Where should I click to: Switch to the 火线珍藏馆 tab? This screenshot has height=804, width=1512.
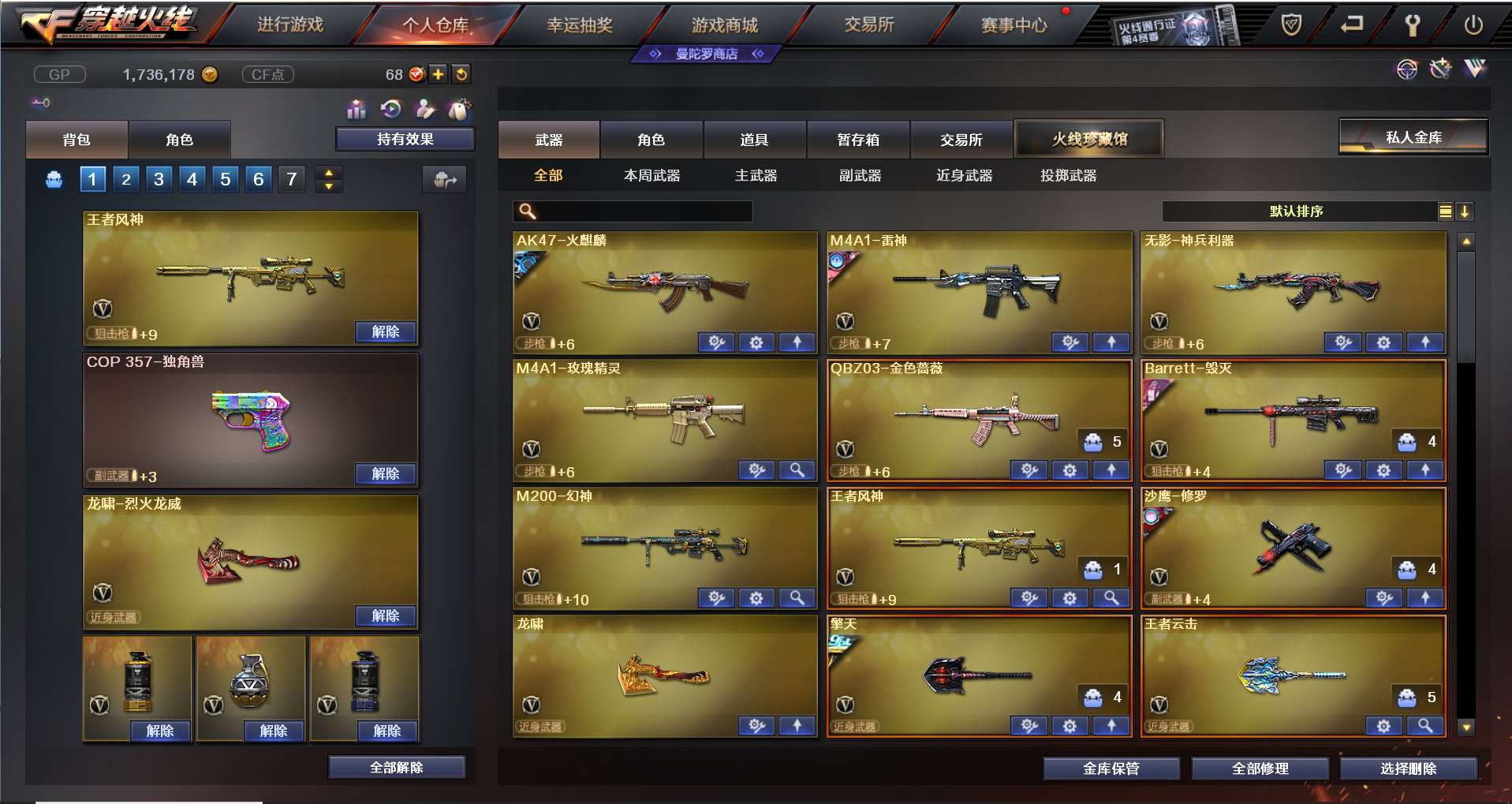pos(1088,138)
